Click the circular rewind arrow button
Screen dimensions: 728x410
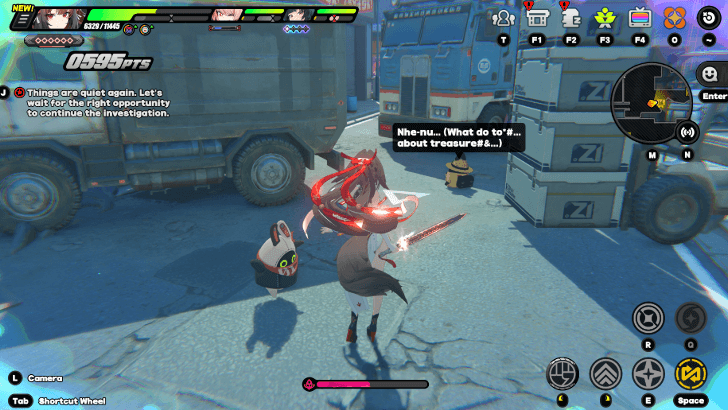coord(708,18)
